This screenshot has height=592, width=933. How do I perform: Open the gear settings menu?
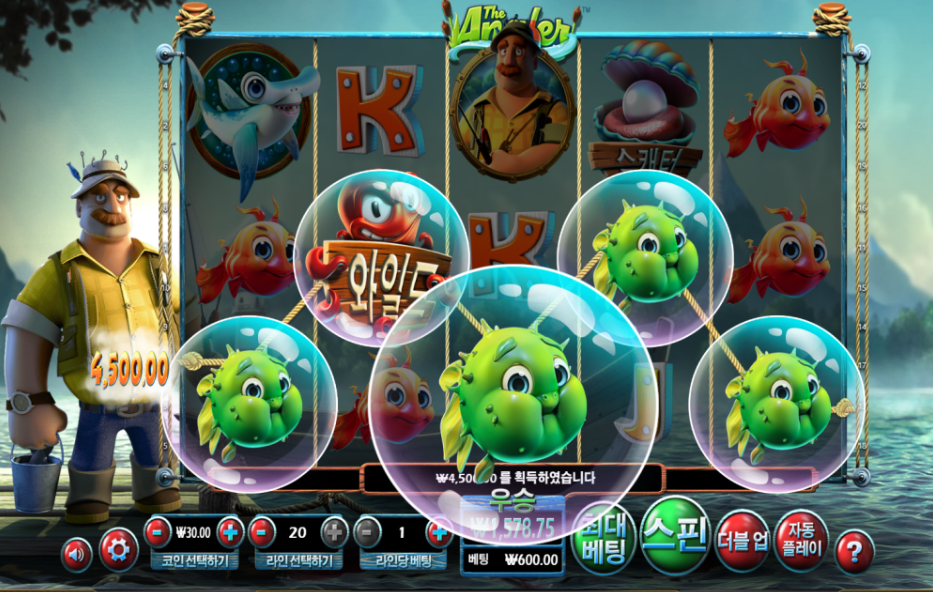[118, 549]
